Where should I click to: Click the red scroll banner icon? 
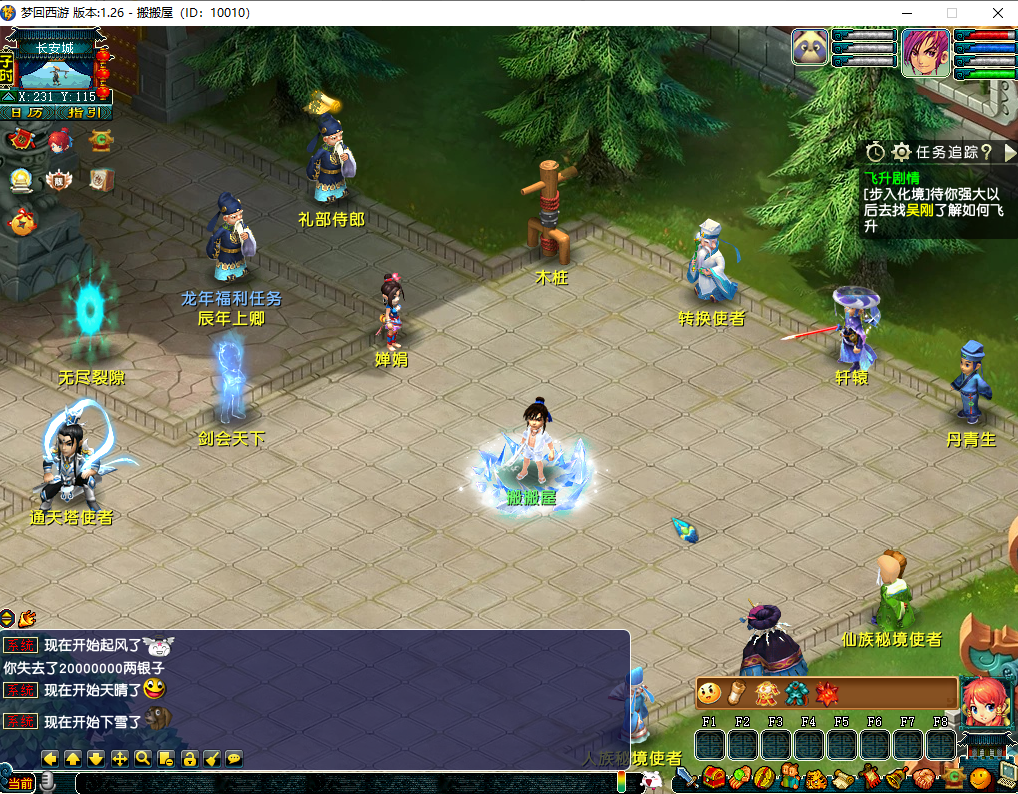[x=20, y=141]
